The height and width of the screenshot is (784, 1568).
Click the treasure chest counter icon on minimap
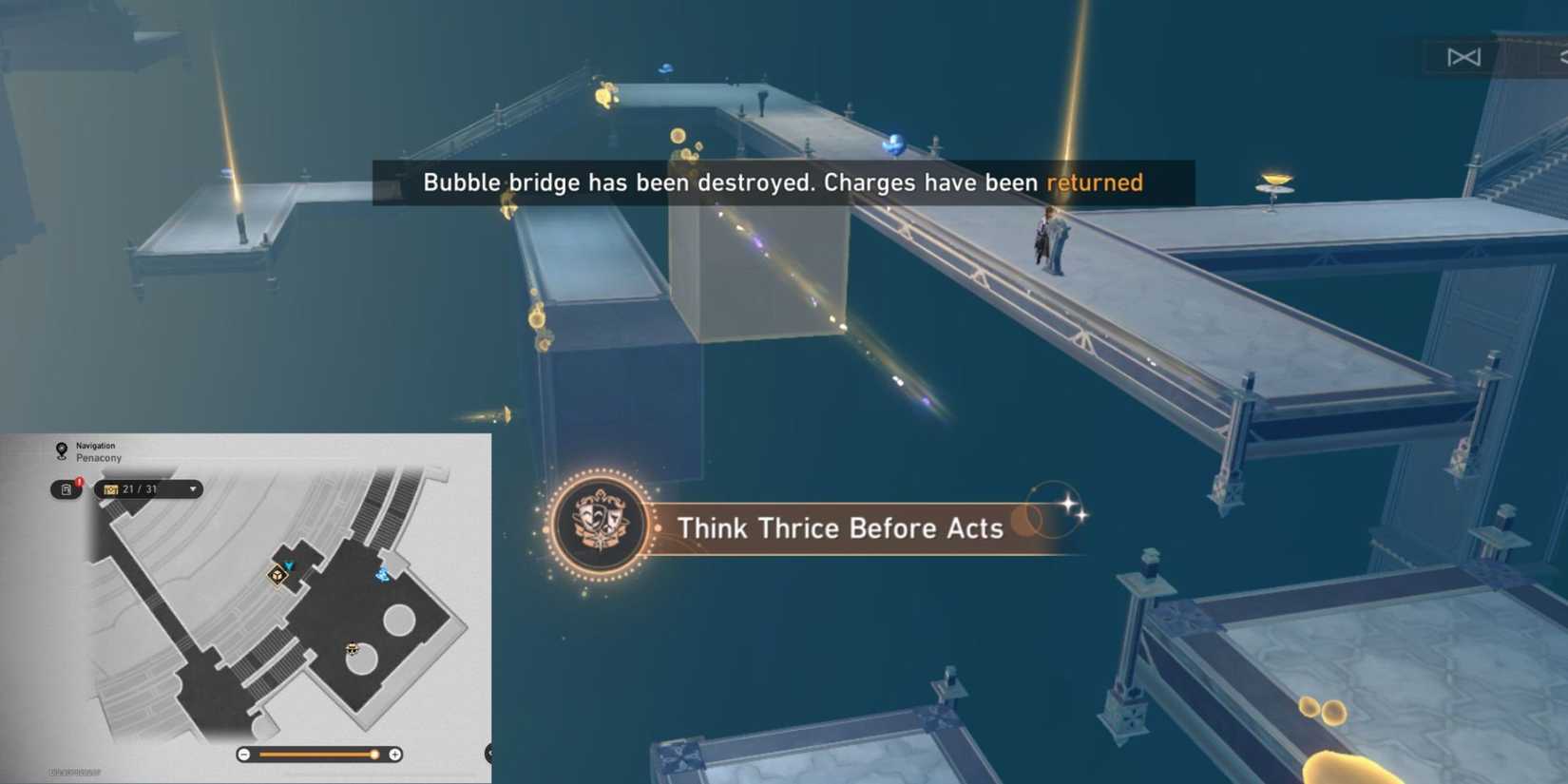(111, 489)
